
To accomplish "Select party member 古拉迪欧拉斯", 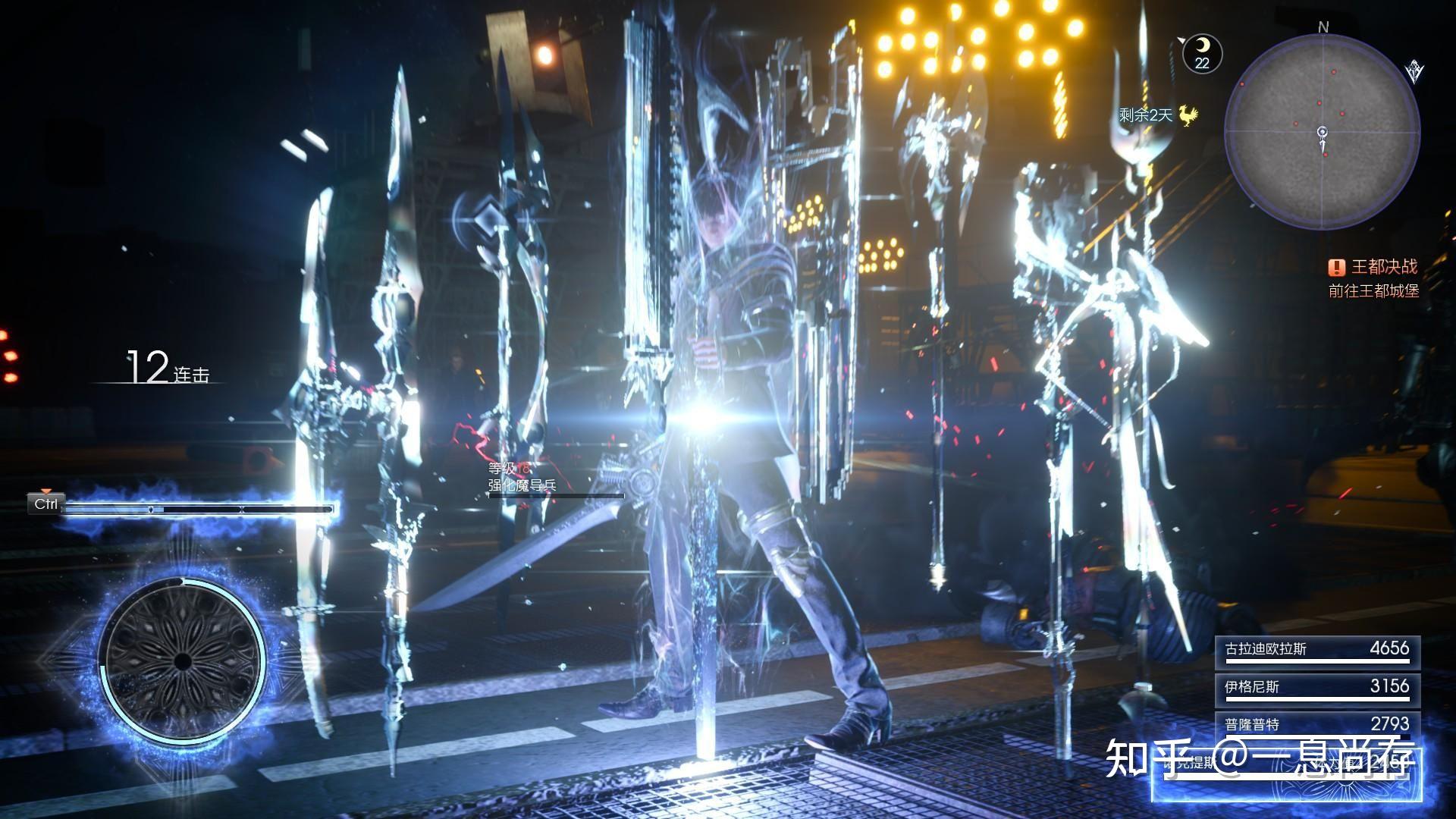I will click(1317, 651).
